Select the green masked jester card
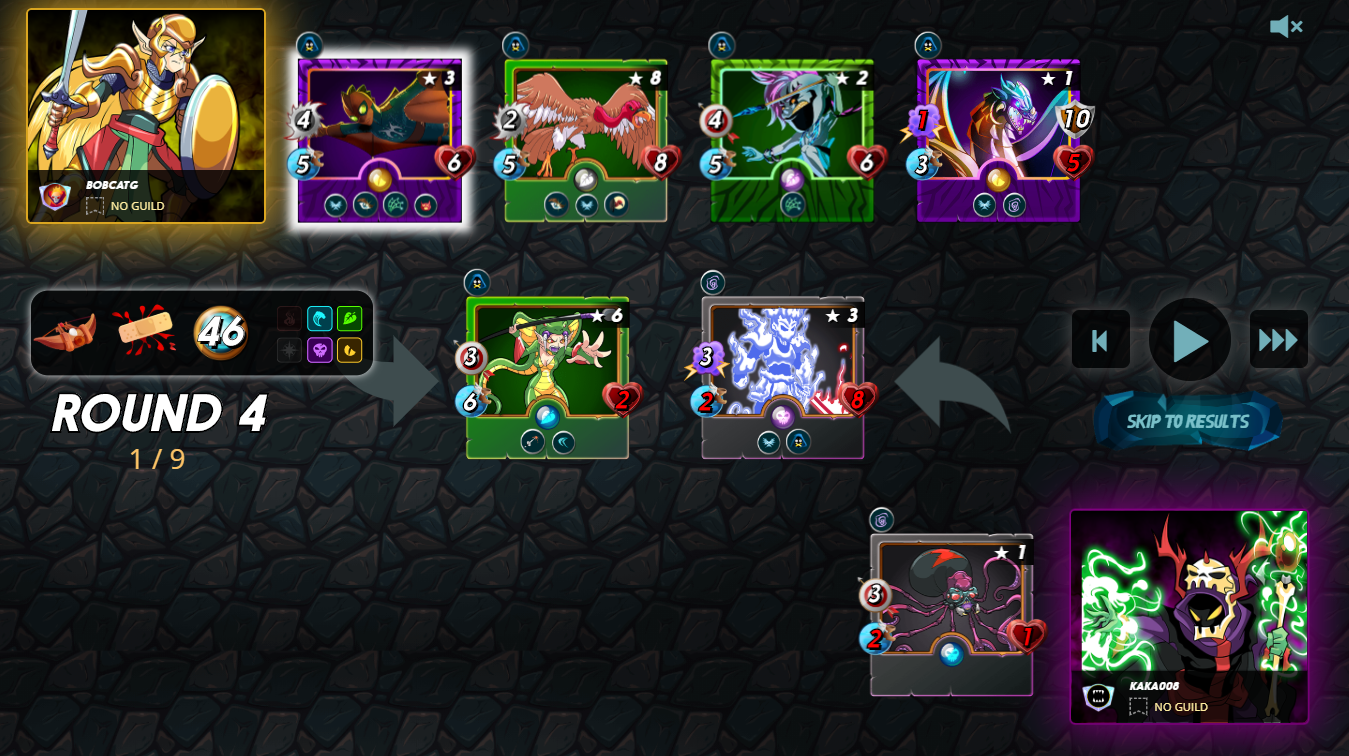 tap(792, 140)
